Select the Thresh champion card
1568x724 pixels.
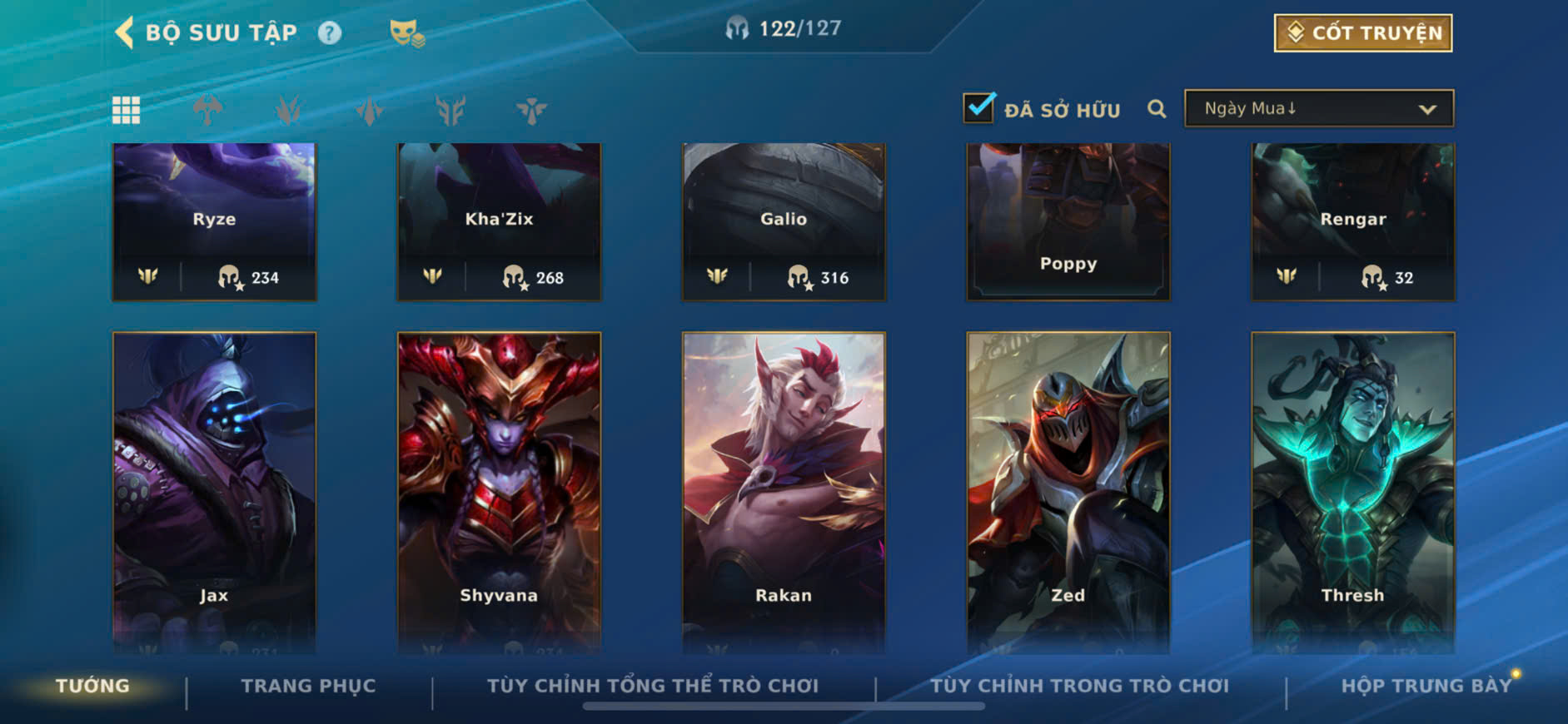(x=1353, y=491)
